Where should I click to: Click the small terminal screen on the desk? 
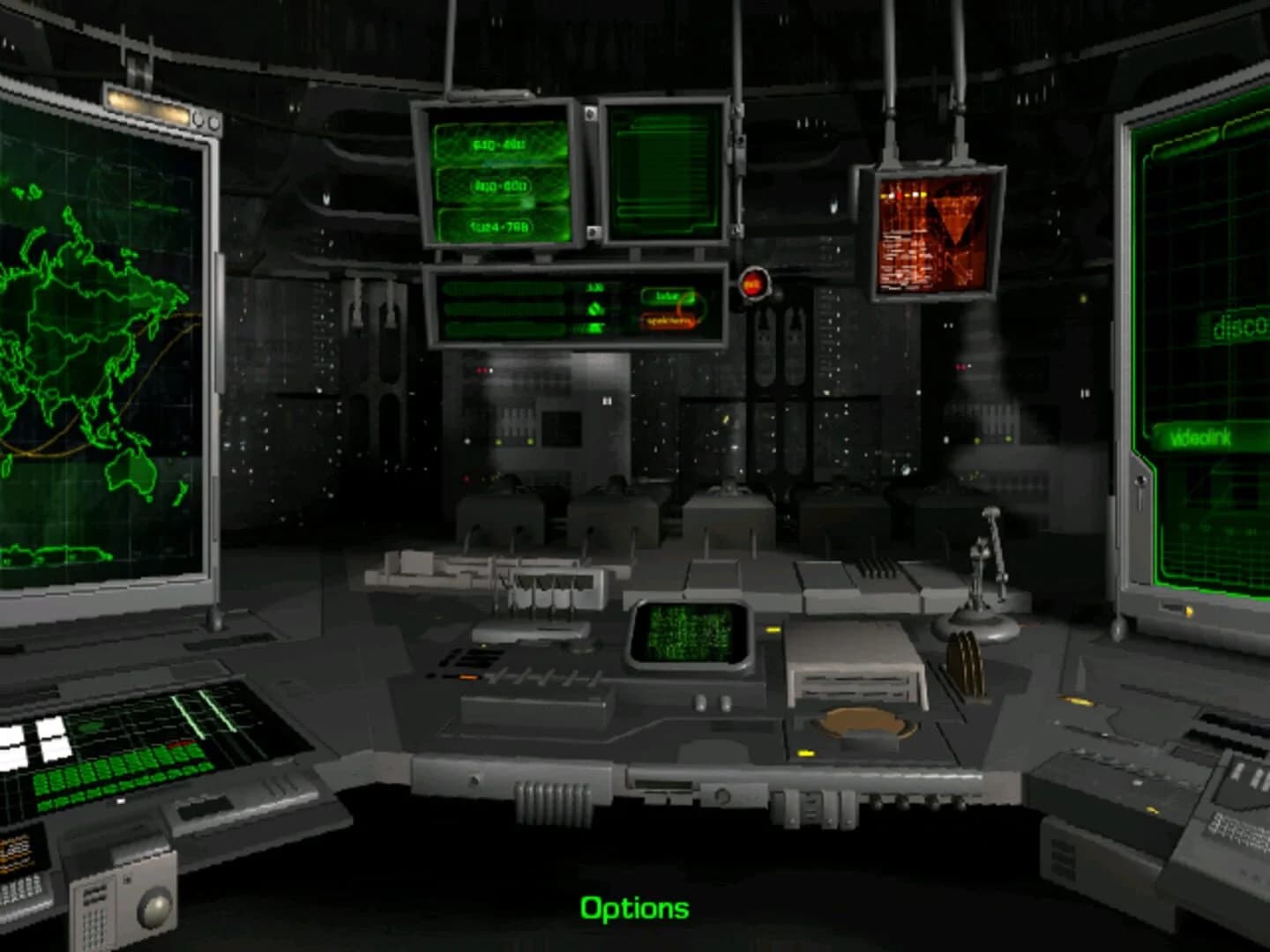tap(690, 632)
